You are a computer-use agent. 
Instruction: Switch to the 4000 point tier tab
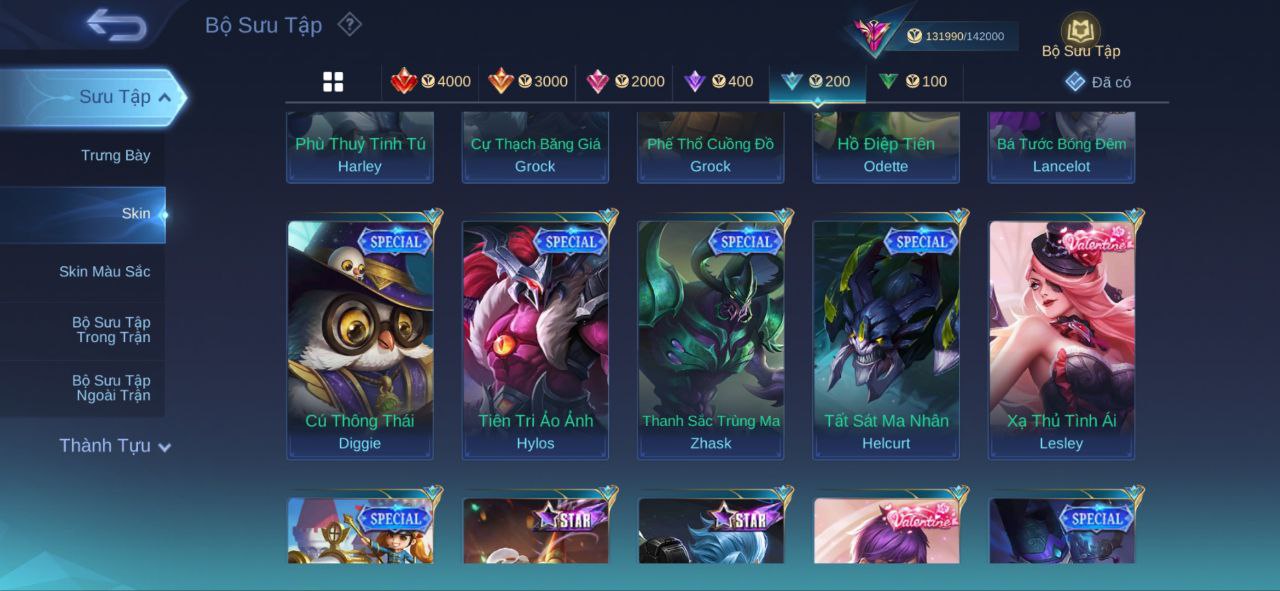(431, 82)
